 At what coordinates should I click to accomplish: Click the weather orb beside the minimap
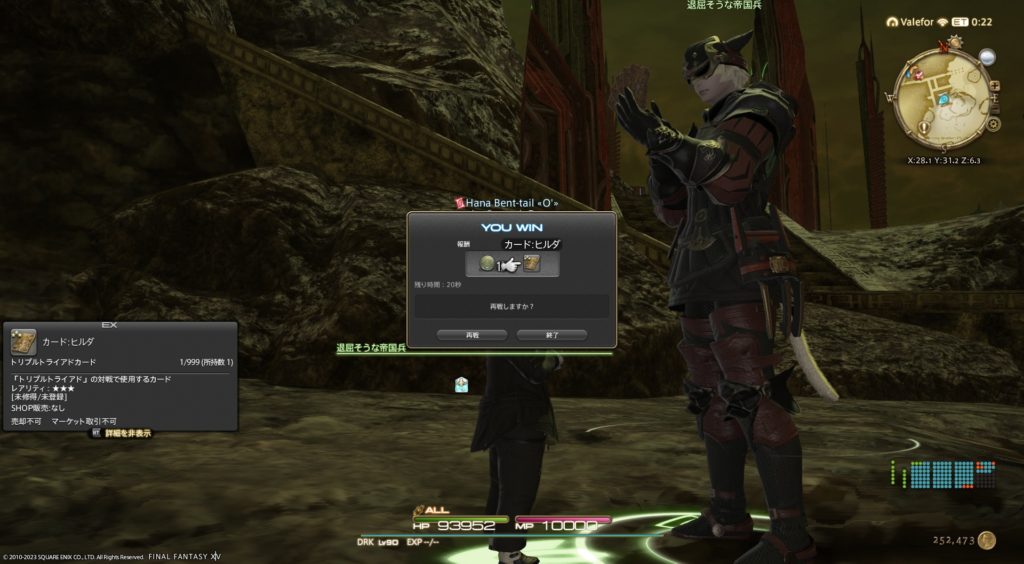pos(987,57)
